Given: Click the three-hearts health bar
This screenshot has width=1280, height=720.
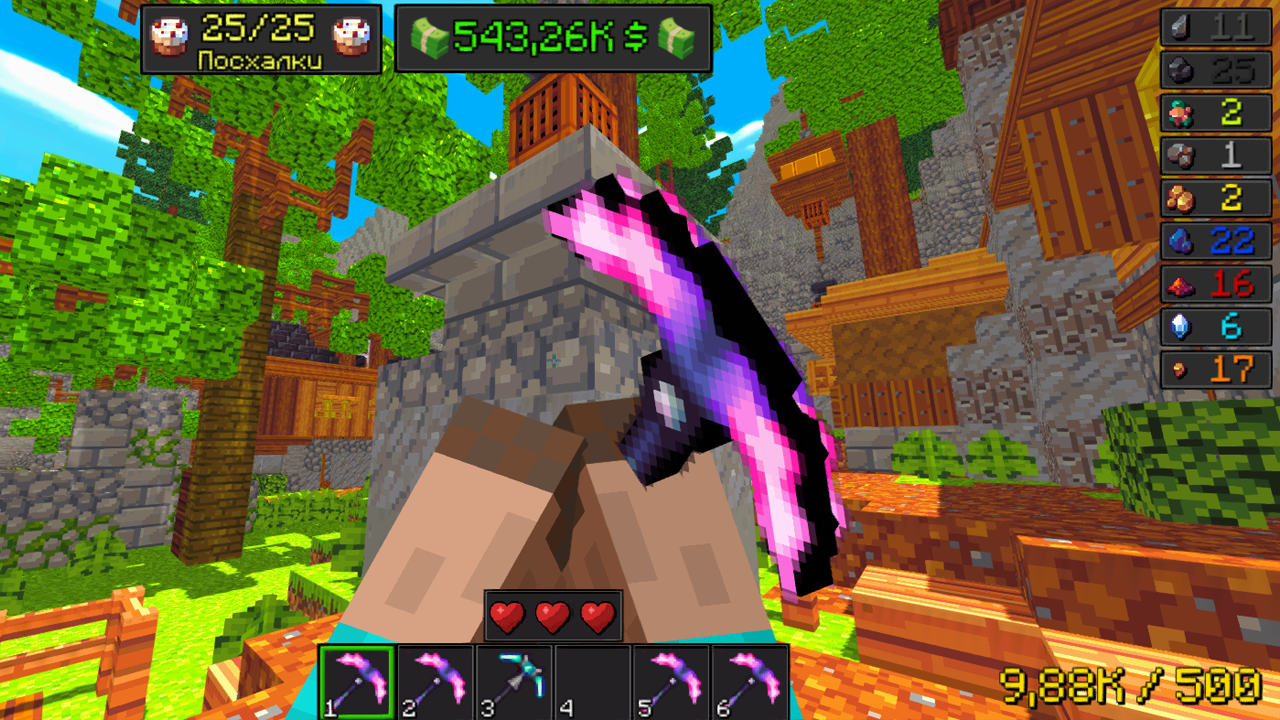Looking at the screenshot, I should (x=553, y=617).
